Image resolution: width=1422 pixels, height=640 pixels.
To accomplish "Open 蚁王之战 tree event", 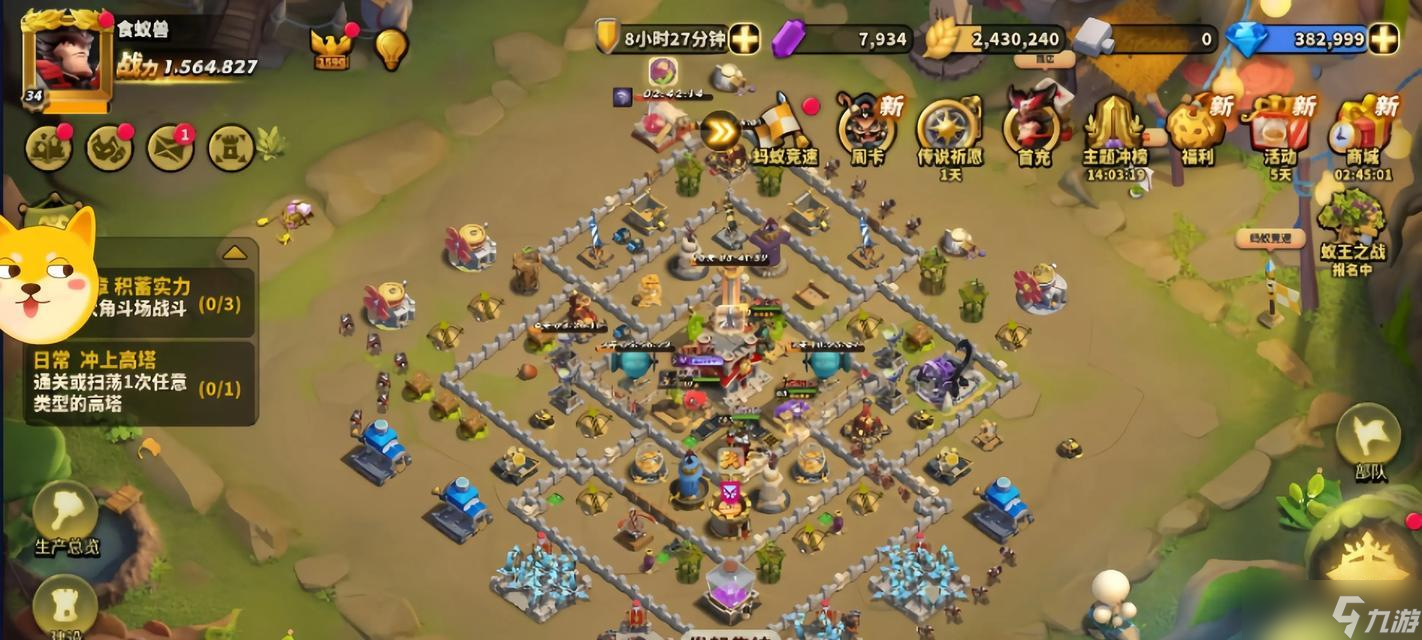I will pyautogui.click(x=1351, y=232).
